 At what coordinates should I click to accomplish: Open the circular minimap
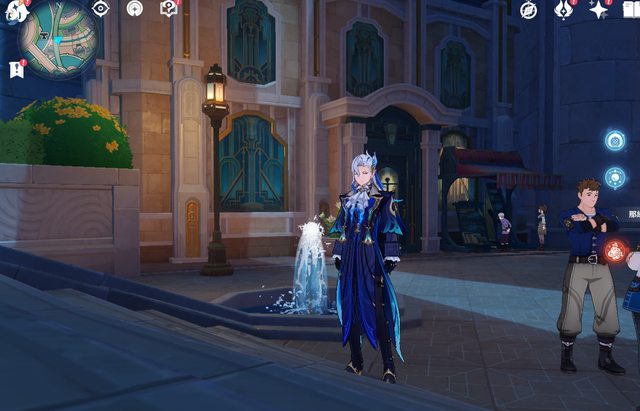coord(57,40)
